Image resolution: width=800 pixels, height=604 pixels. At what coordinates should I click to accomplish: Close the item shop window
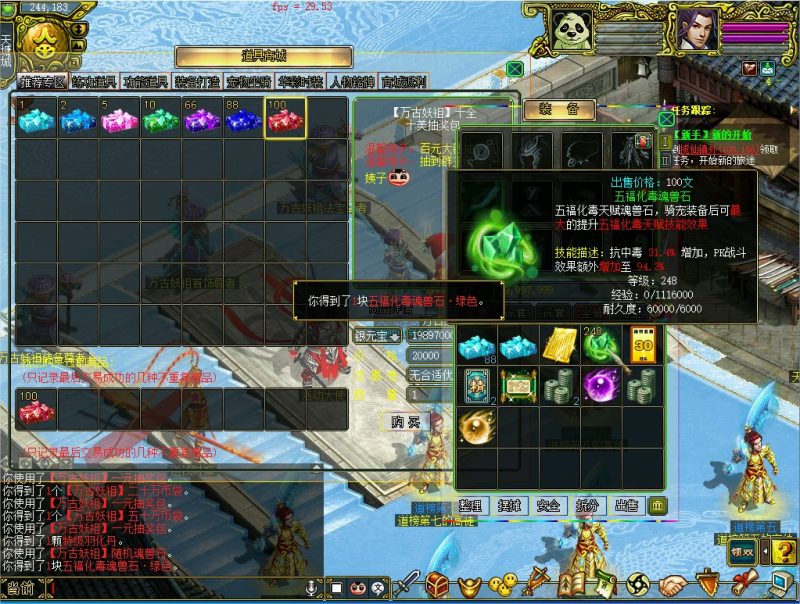click(x=514, y=68)
